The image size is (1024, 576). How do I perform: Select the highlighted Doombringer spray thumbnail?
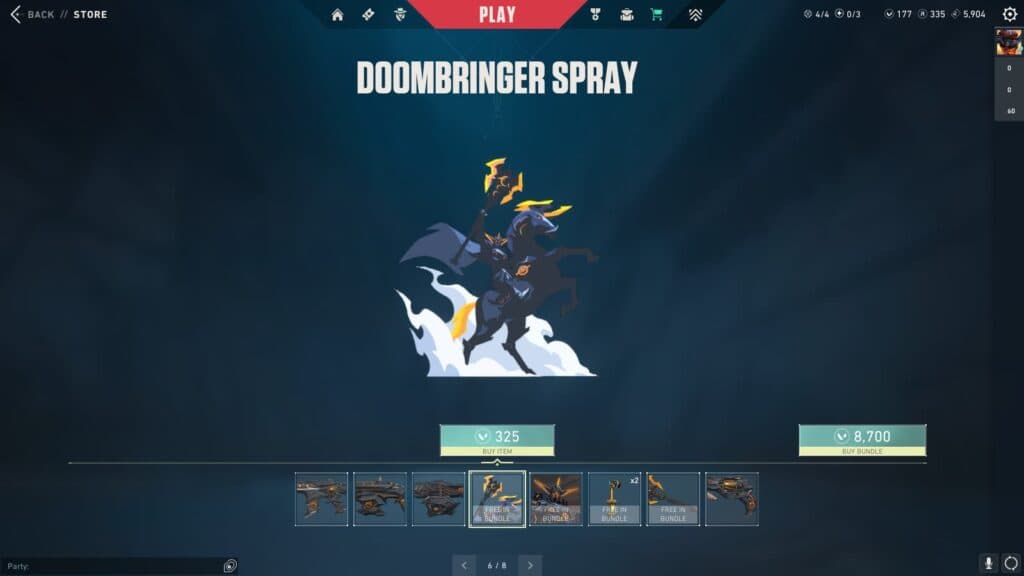(497, 499)
